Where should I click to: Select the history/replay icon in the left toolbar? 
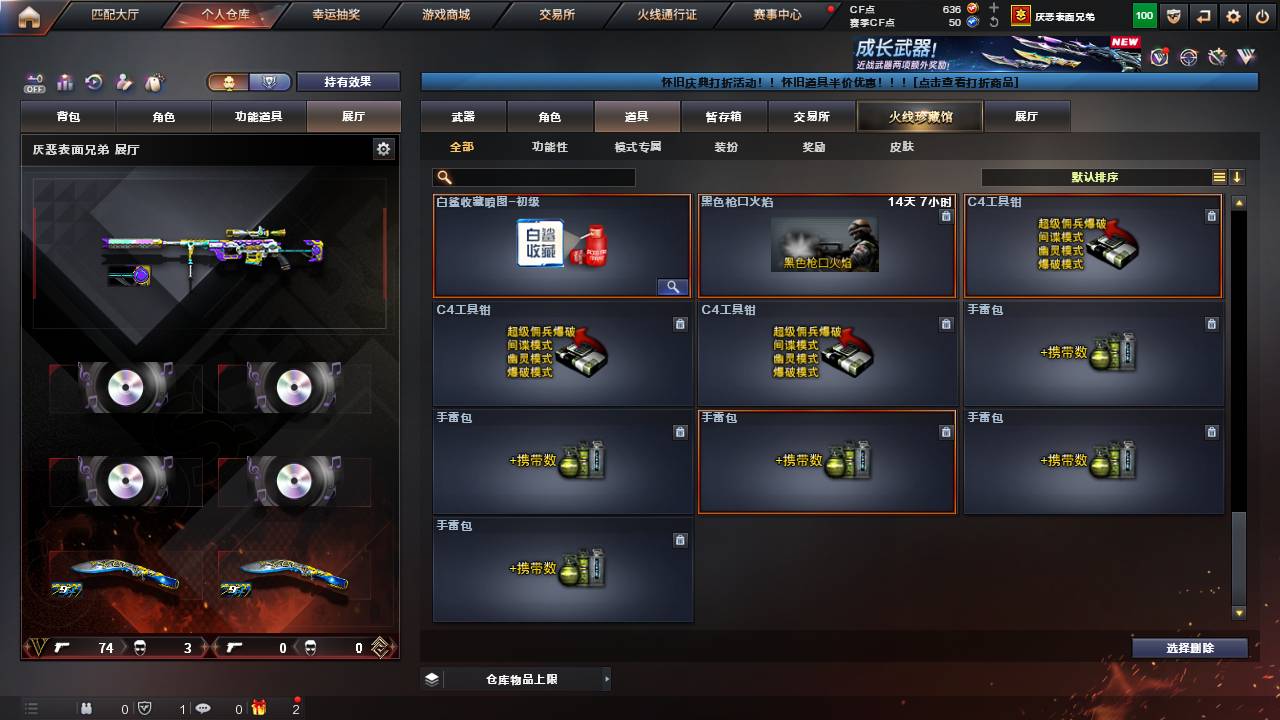94,83
